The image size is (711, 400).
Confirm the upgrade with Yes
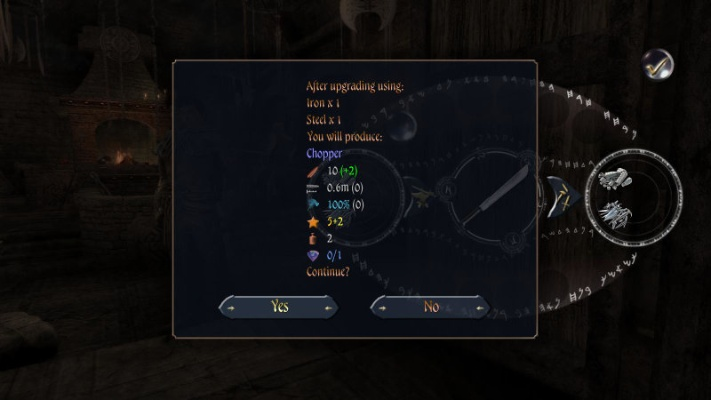pos(279,307)
